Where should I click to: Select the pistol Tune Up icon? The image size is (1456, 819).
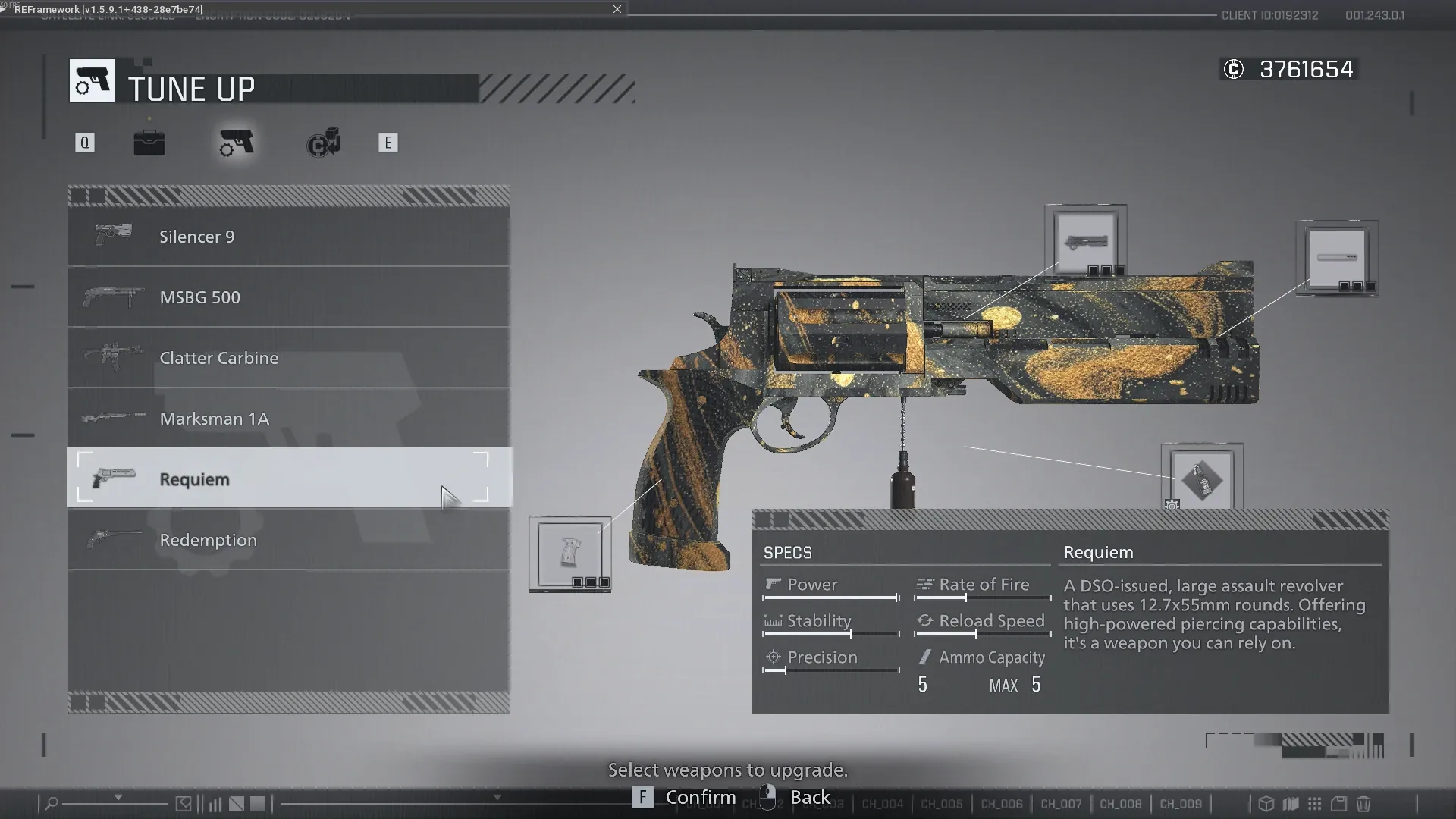[235, 143]
